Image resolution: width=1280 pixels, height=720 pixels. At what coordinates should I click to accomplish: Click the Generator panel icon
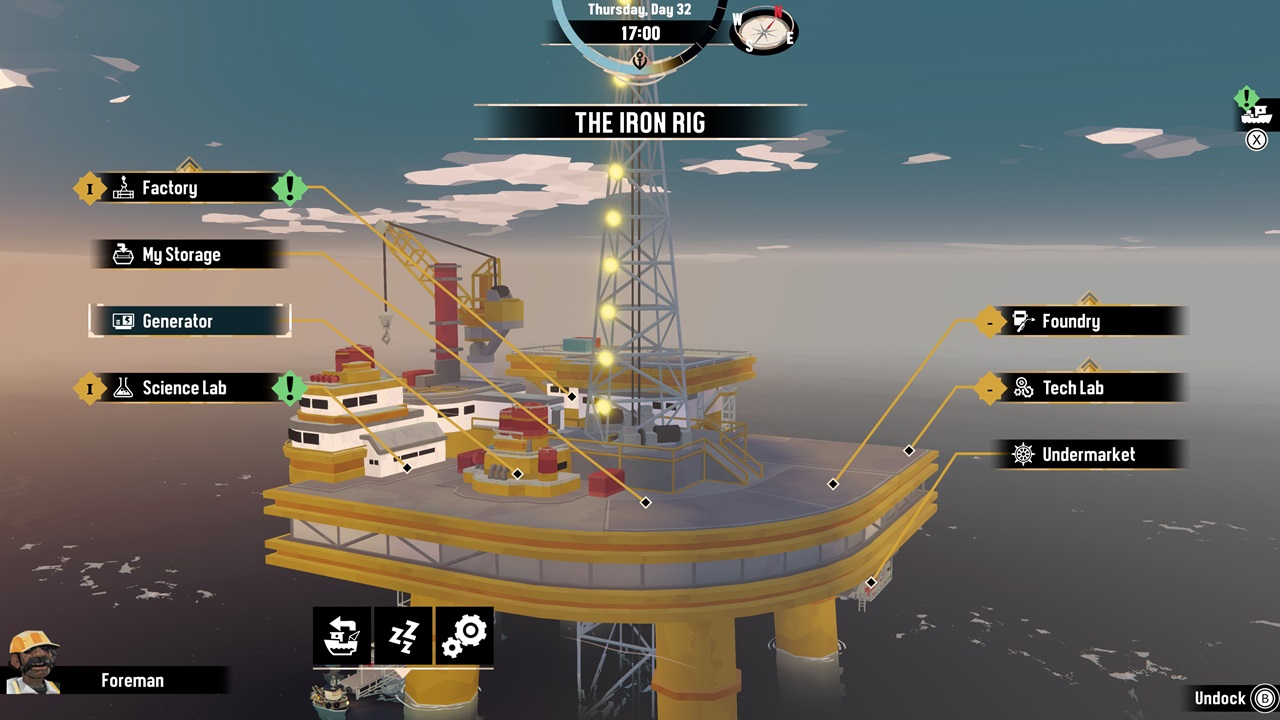tap(123, 321)
